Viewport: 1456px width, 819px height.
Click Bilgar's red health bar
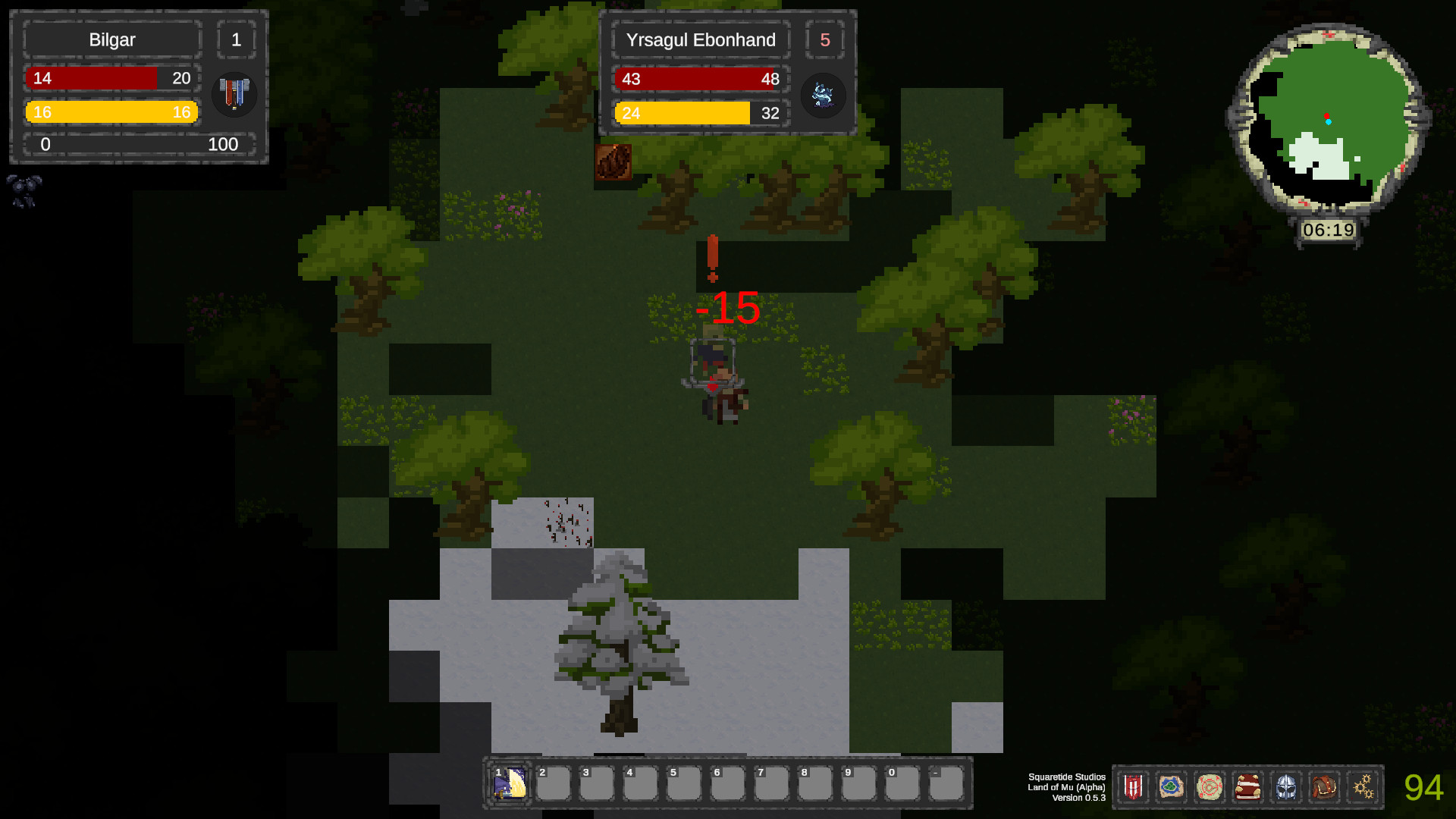(x=111, y=77)
